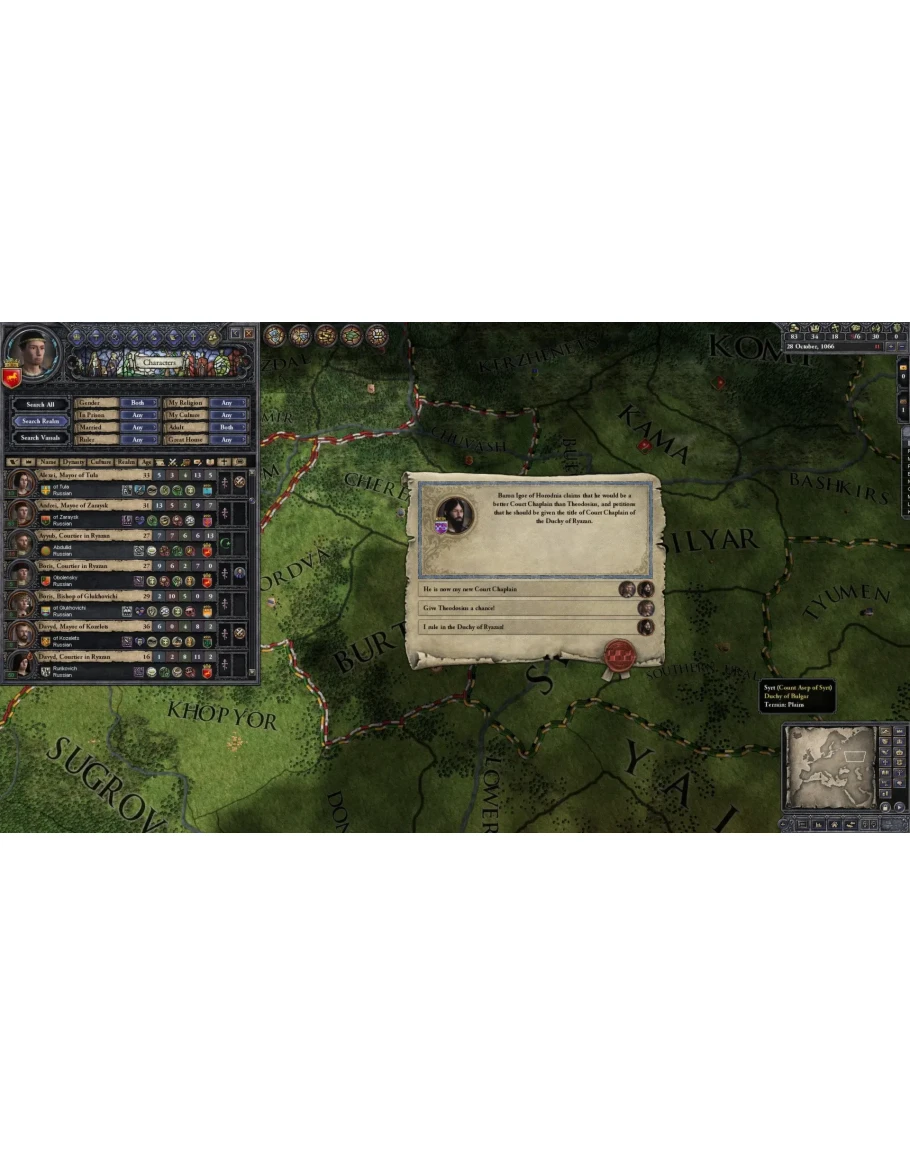Activate the Search Realm filter

pos(41,421)
